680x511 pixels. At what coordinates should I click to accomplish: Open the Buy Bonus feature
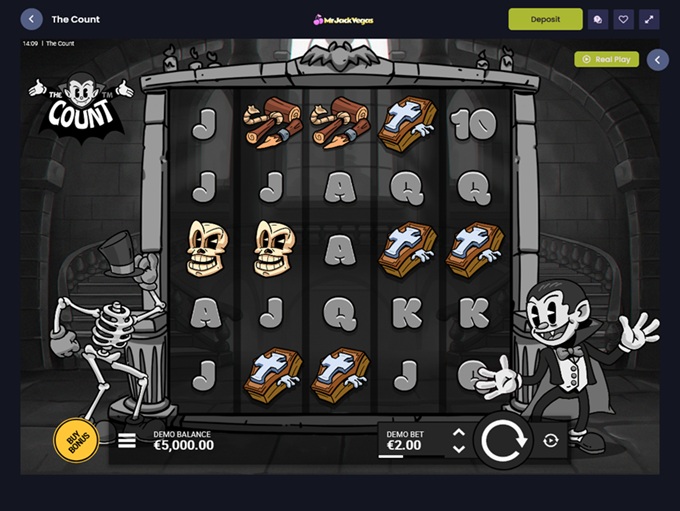pos(74,442)
